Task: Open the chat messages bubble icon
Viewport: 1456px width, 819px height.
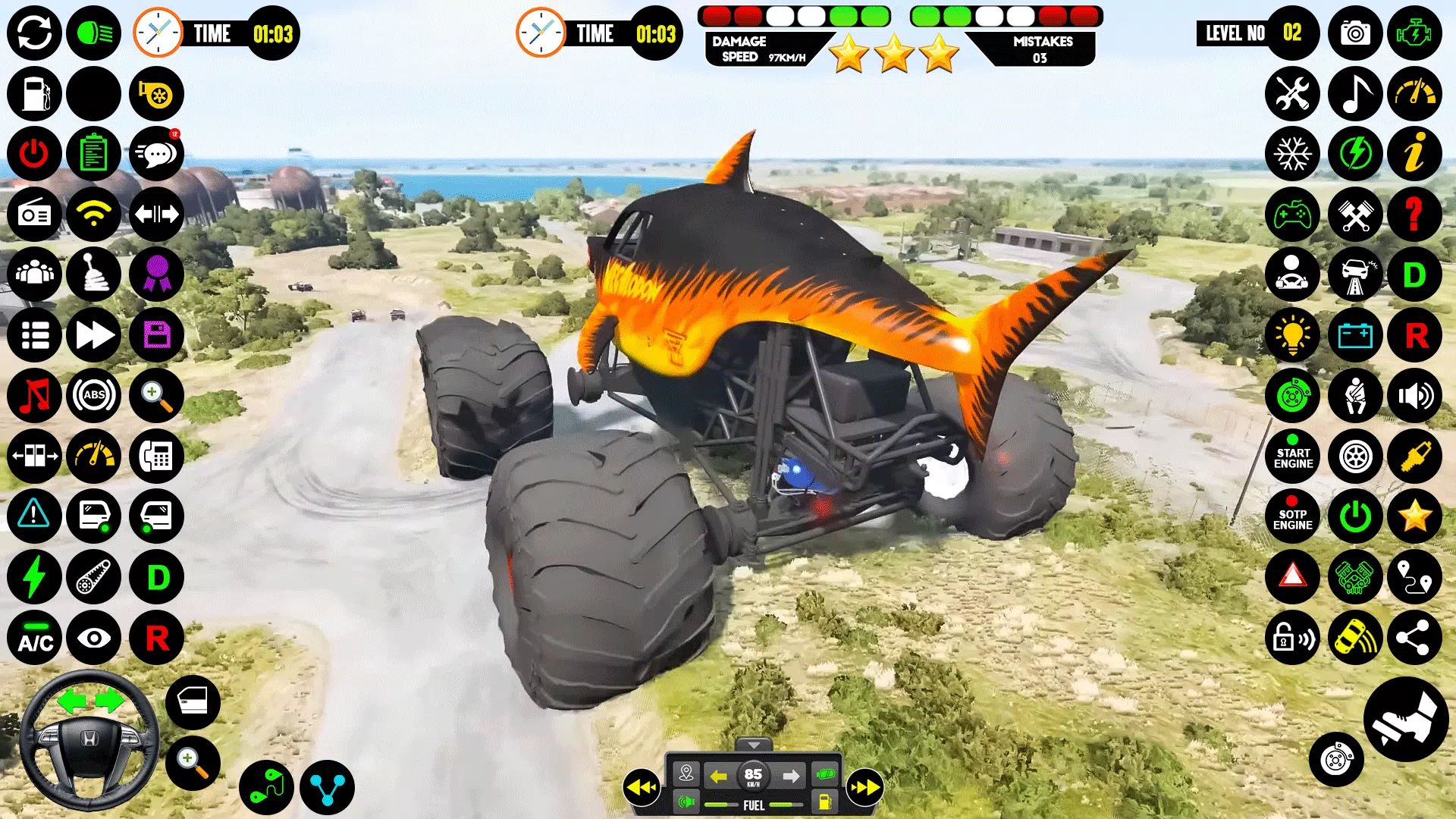Action: [x=156, y=154]
